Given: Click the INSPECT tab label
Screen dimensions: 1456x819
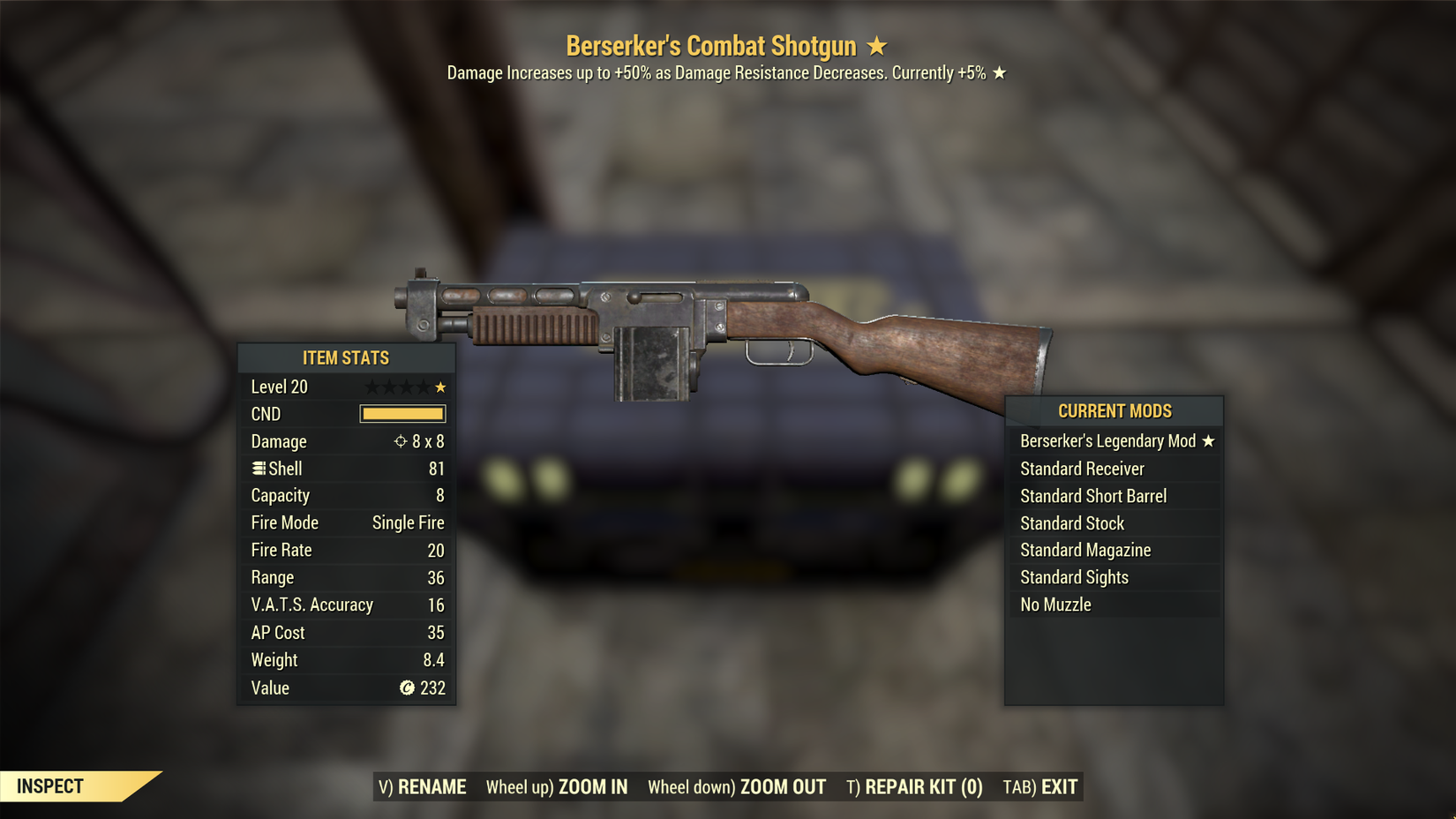Looking at the screenshot, I should [x=50, y=785].
